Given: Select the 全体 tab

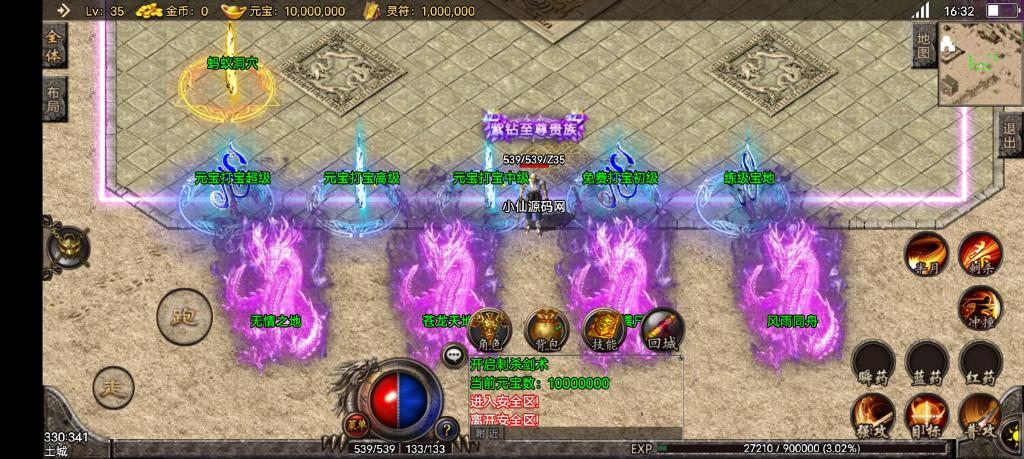Looking at the screenshot, I should click(x=53, y=48).
